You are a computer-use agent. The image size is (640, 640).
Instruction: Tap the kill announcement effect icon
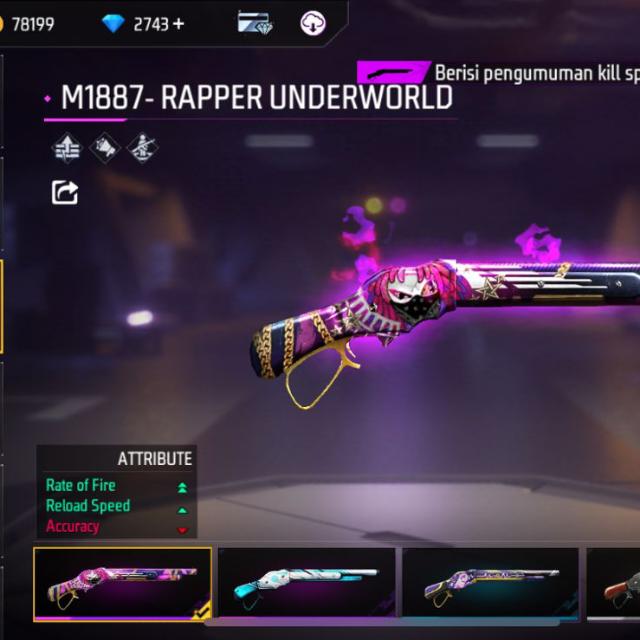pos(104,149)
